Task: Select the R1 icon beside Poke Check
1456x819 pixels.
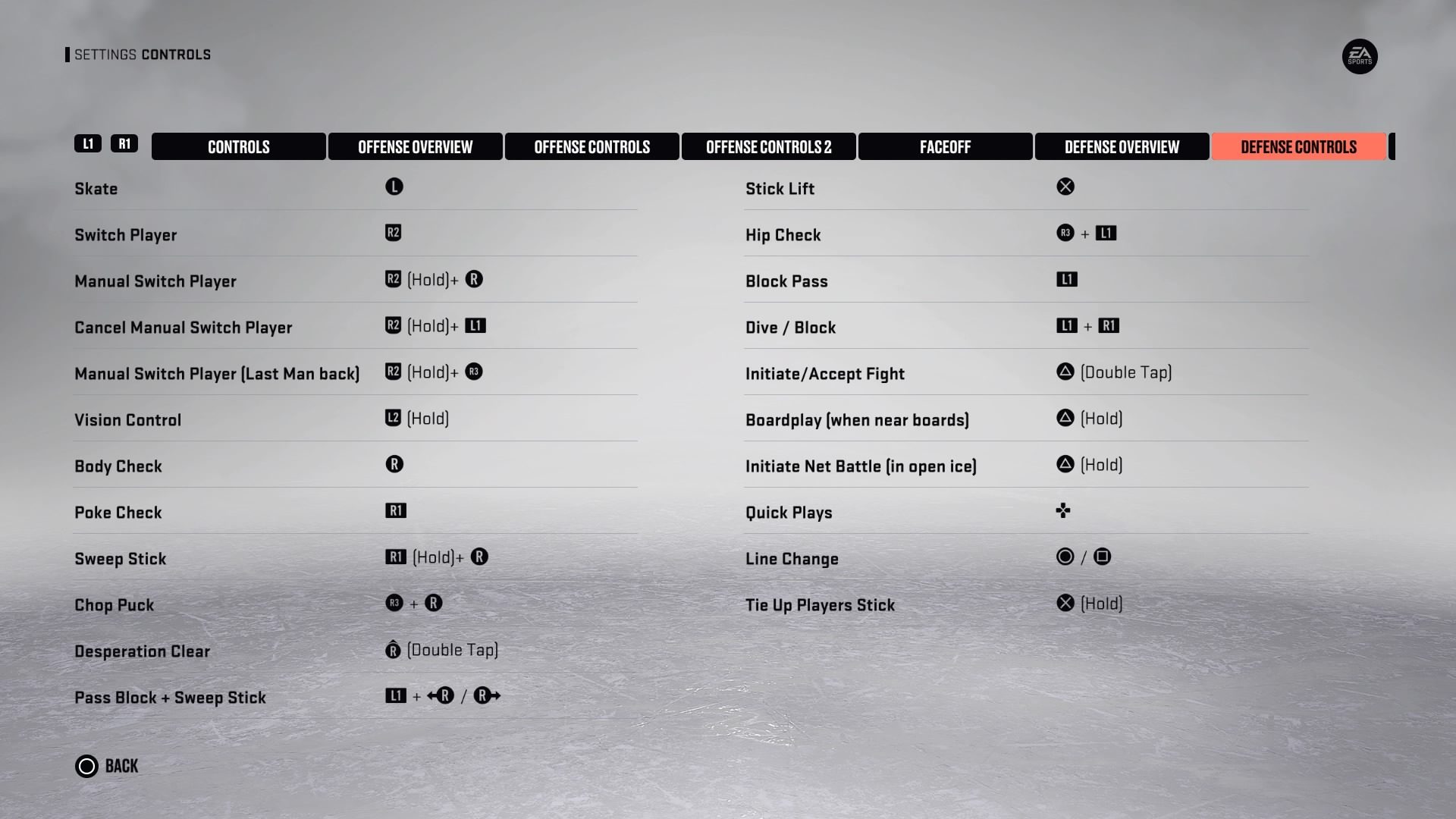Action: pos(395,510)
